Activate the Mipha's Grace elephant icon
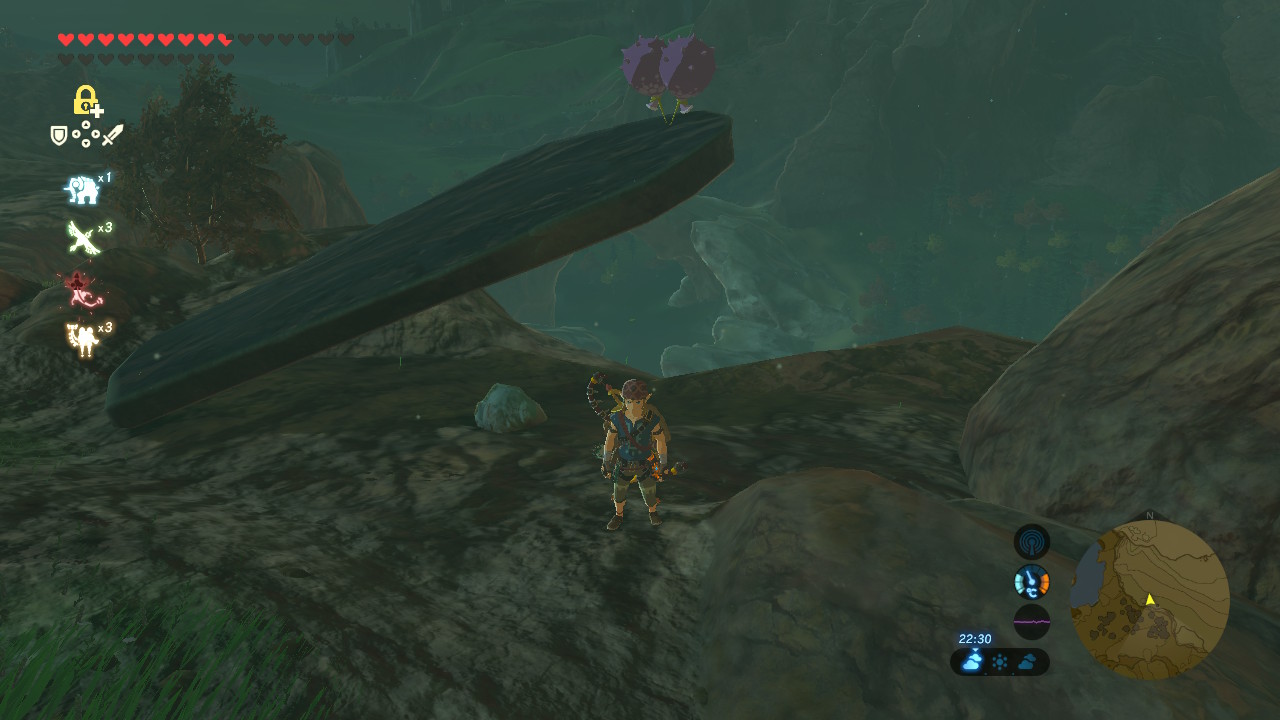Viewport: 1280px width, 720px height. point(82,189)
